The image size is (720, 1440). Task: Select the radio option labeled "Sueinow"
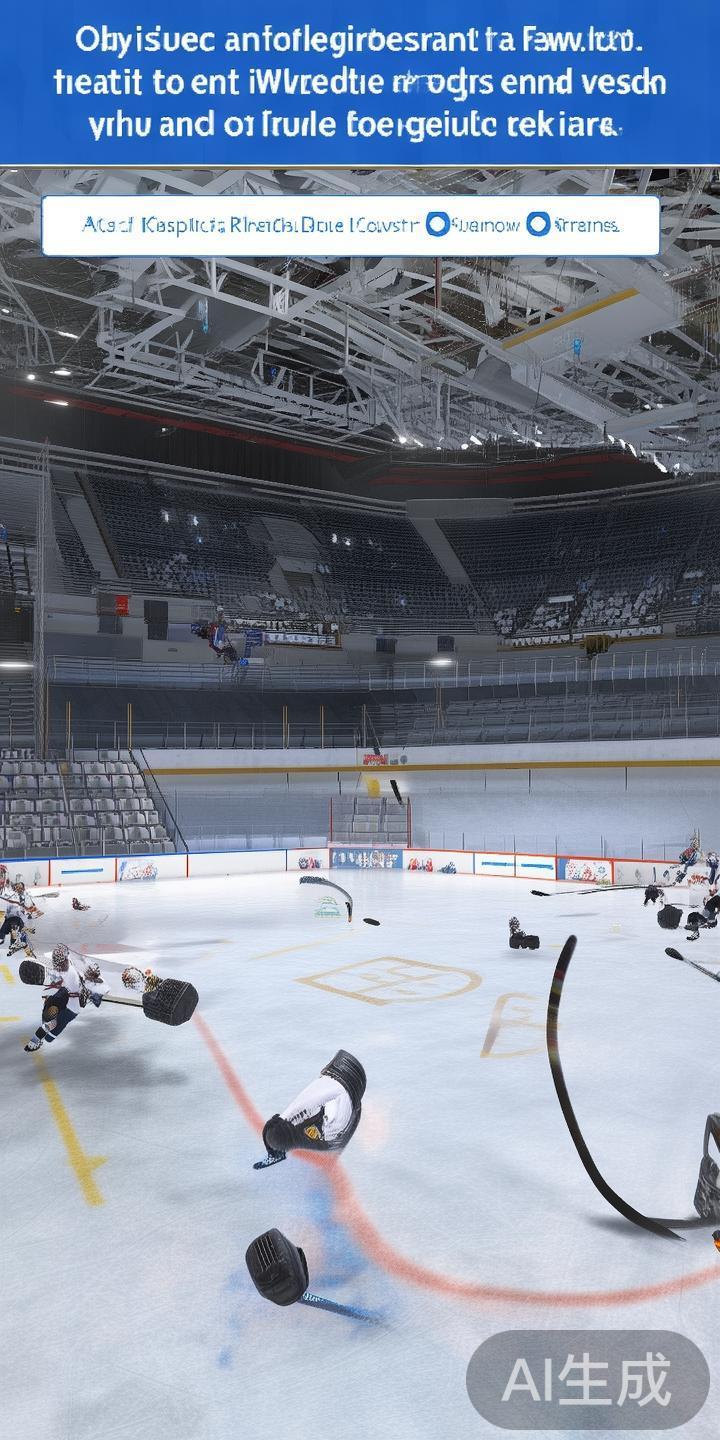(437, 225)
